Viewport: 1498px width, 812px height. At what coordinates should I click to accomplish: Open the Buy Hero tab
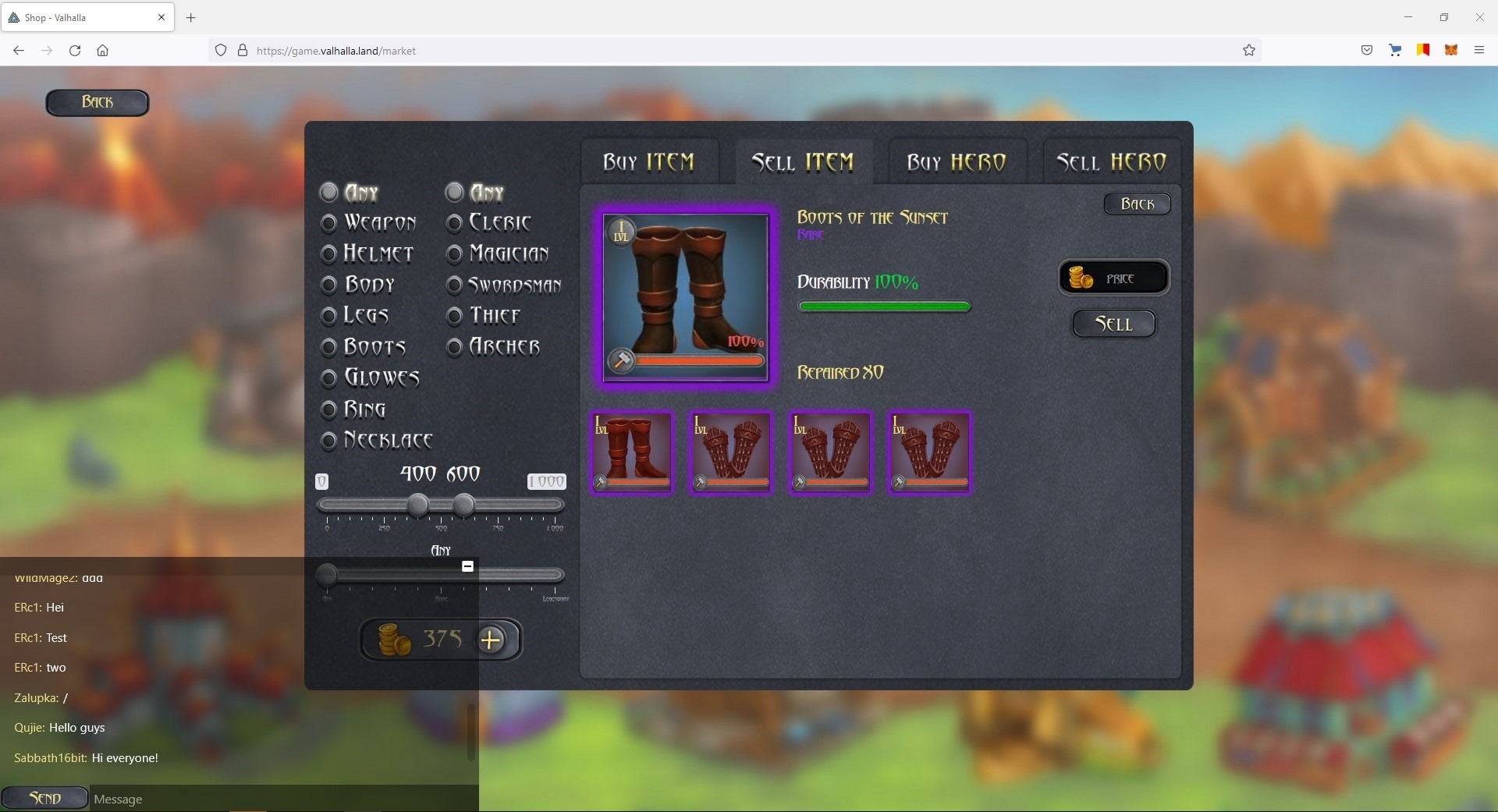click(956, 162)
